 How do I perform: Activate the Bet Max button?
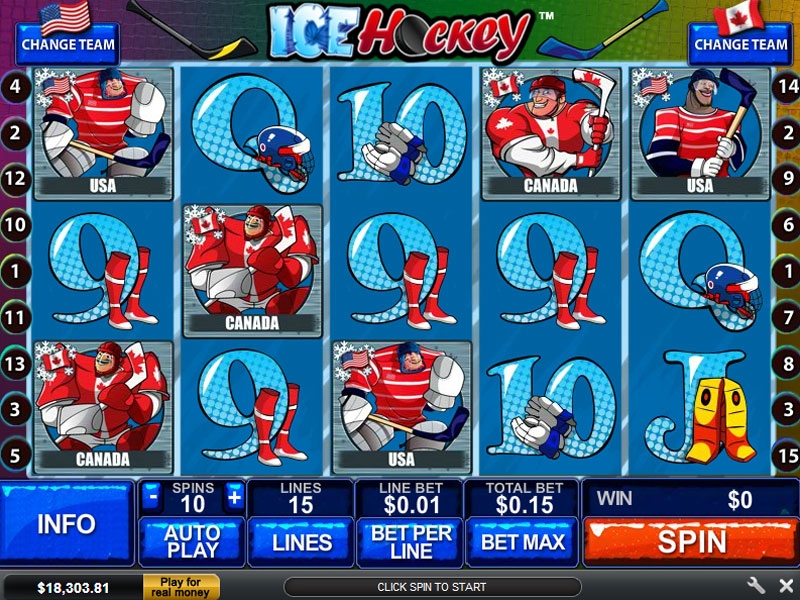tap(522, 542)
